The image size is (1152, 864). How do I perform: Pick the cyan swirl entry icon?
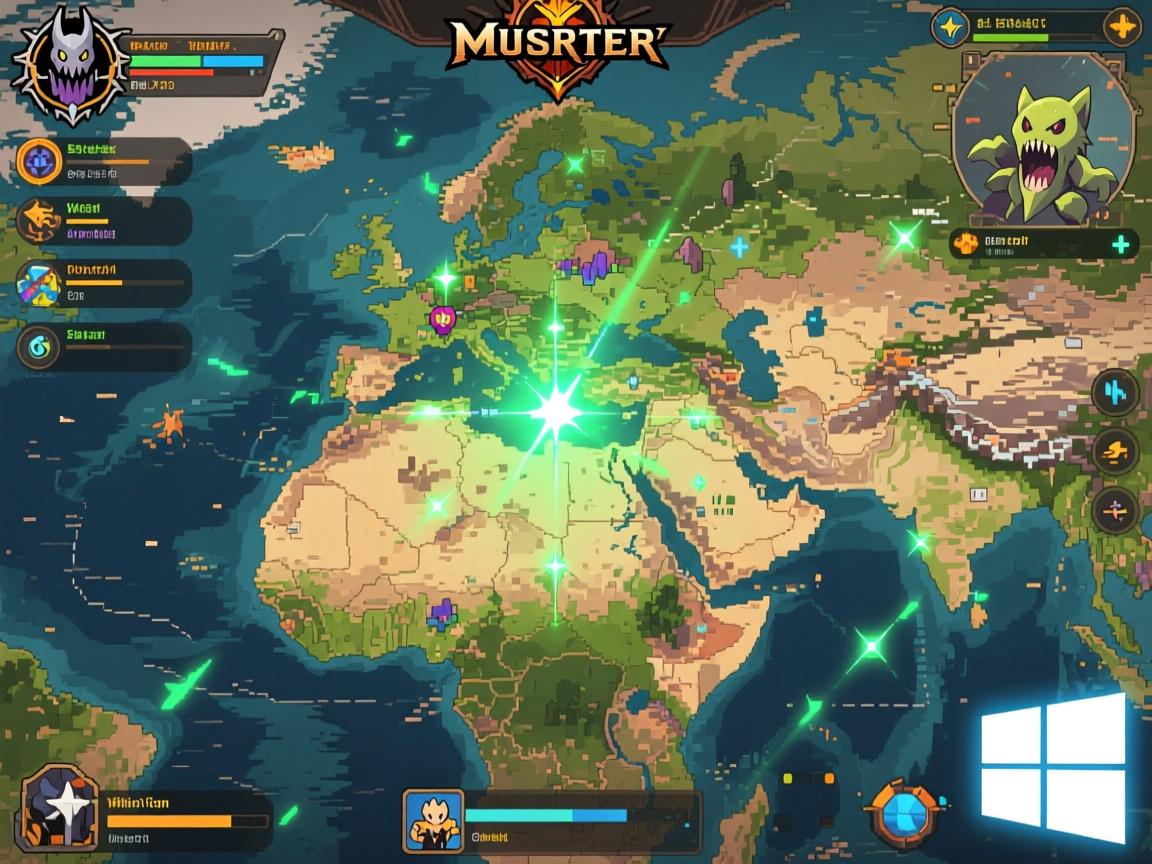pyautogui.click(x=40, y=346)
